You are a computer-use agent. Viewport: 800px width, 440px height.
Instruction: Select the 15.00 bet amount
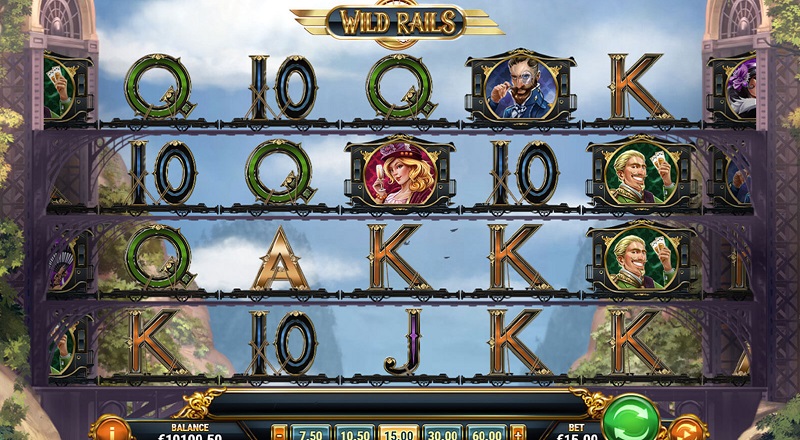pos(400,433)
